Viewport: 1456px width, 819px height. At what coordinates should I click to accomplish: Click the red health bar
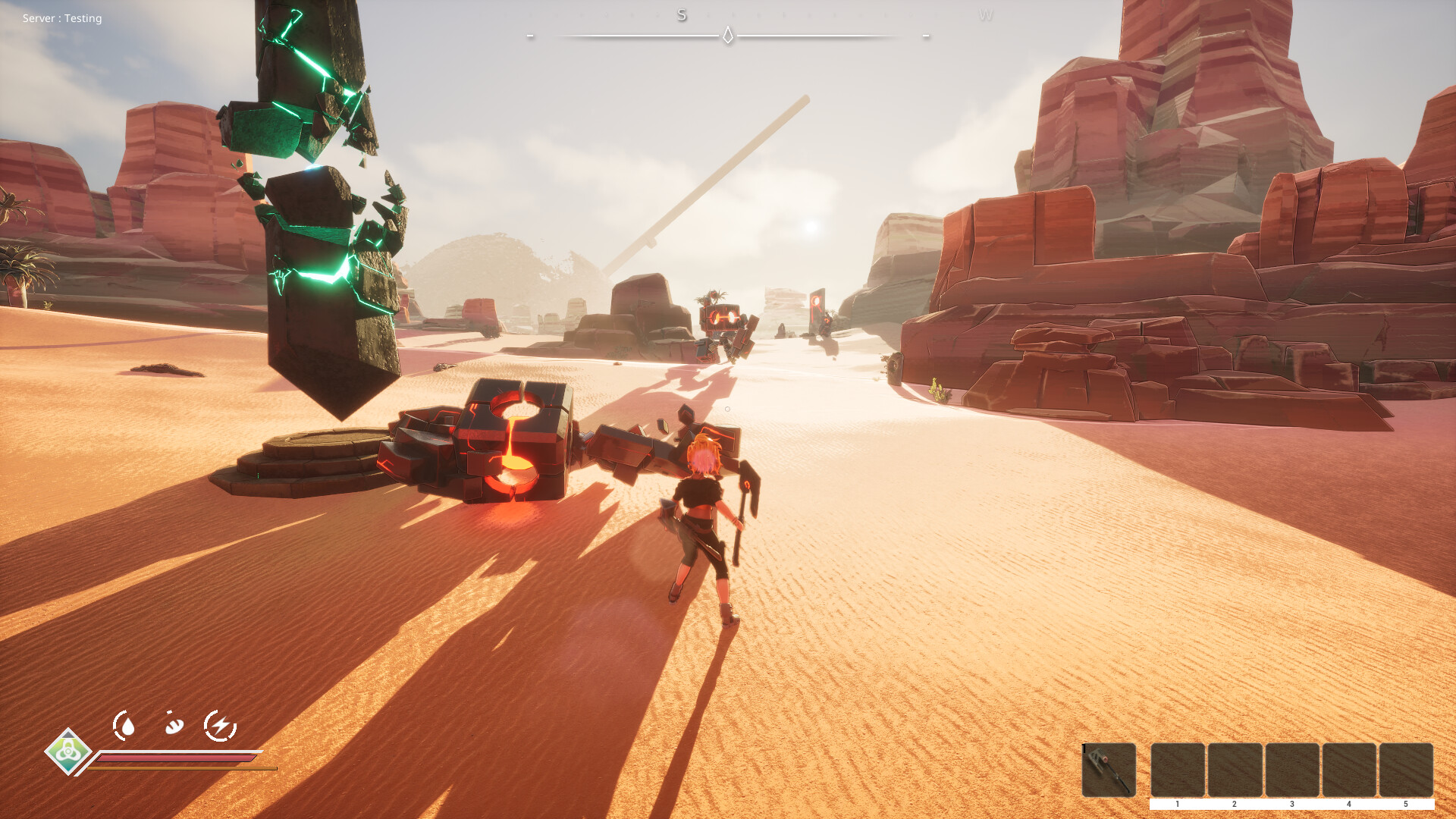pyautogui.click(x=174, y=758)
